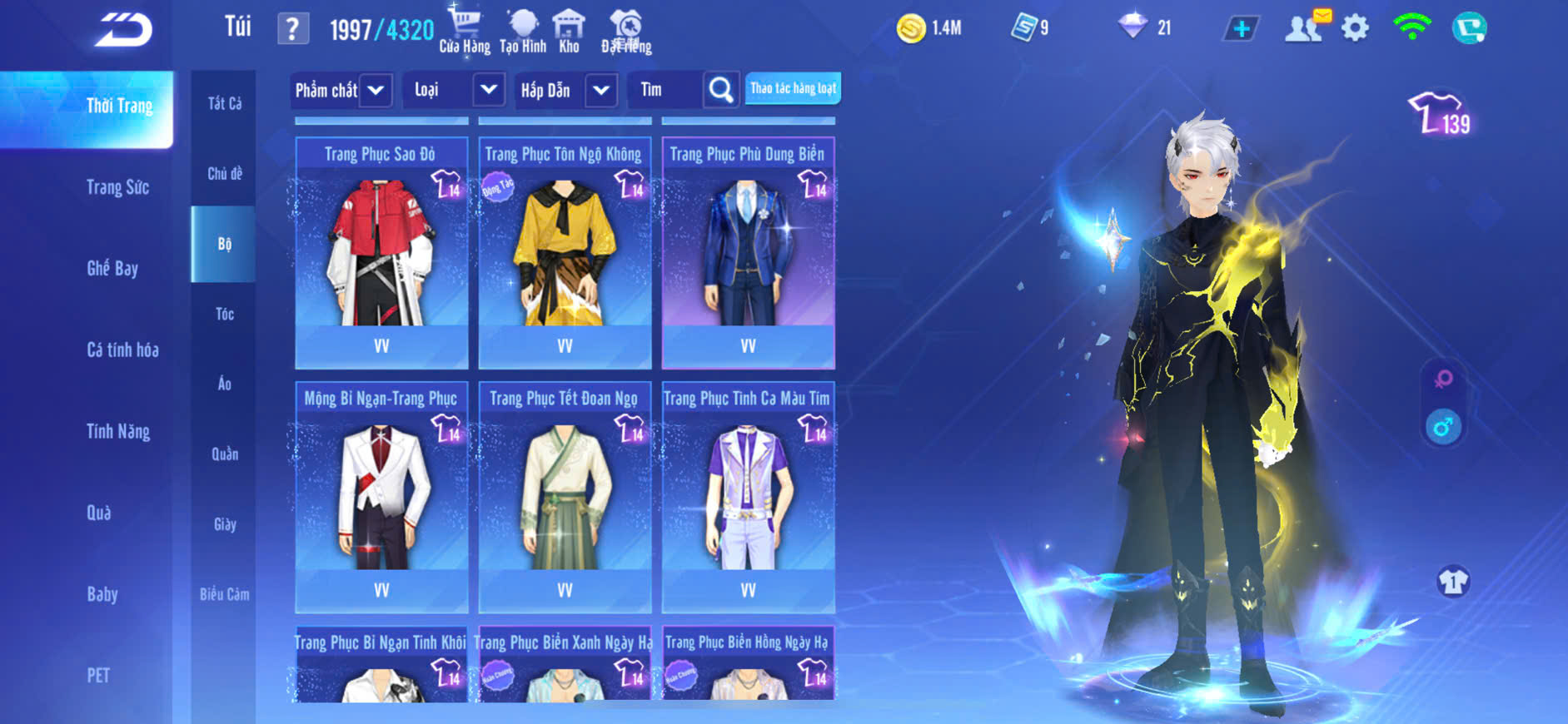The height and width of the screenshot is (724, 1568).
Task: Open the gear settings icon
Action: point(1355,28)
